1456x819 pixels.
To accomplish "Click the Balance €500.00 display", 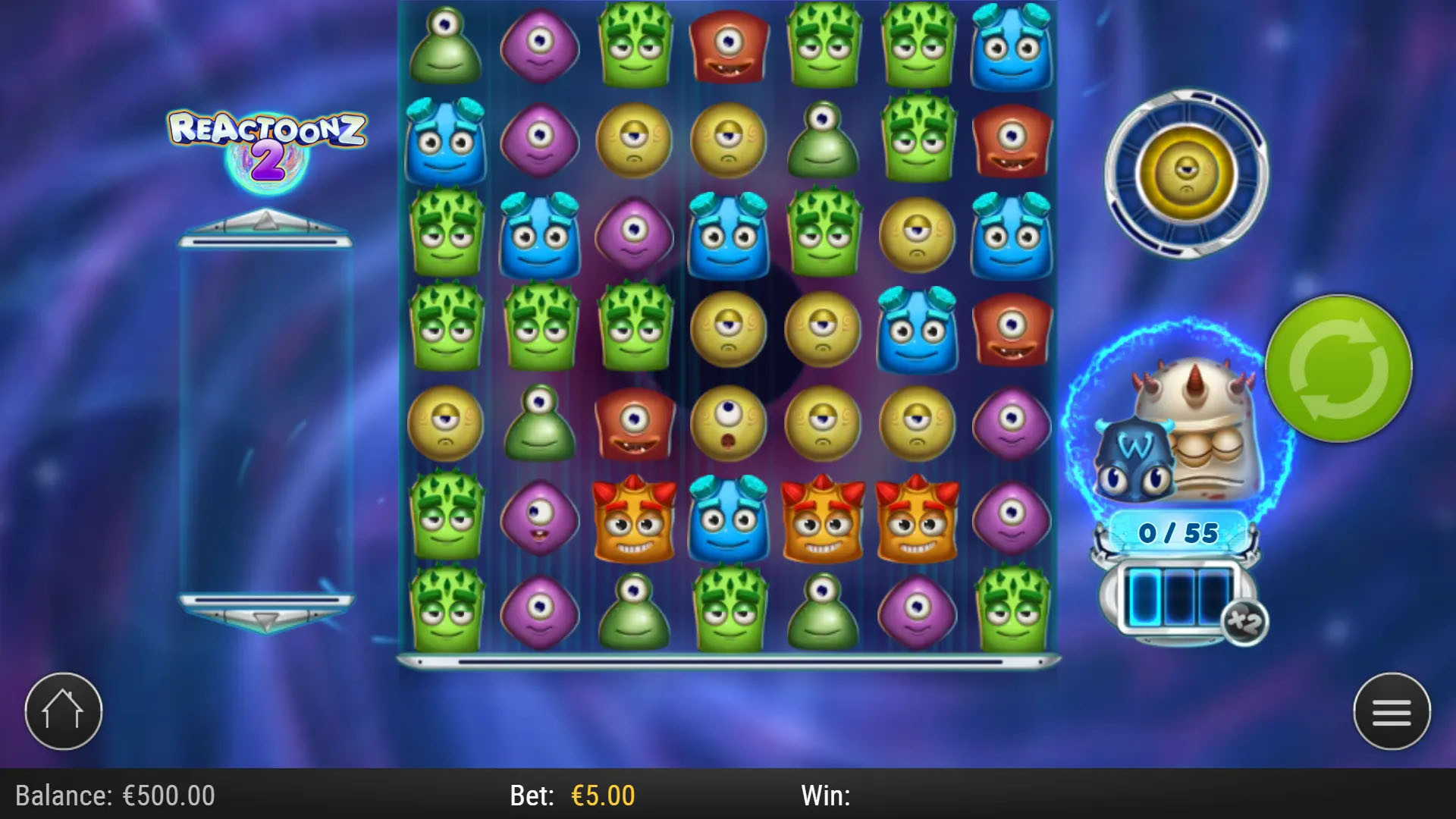I will click(114, 795).
